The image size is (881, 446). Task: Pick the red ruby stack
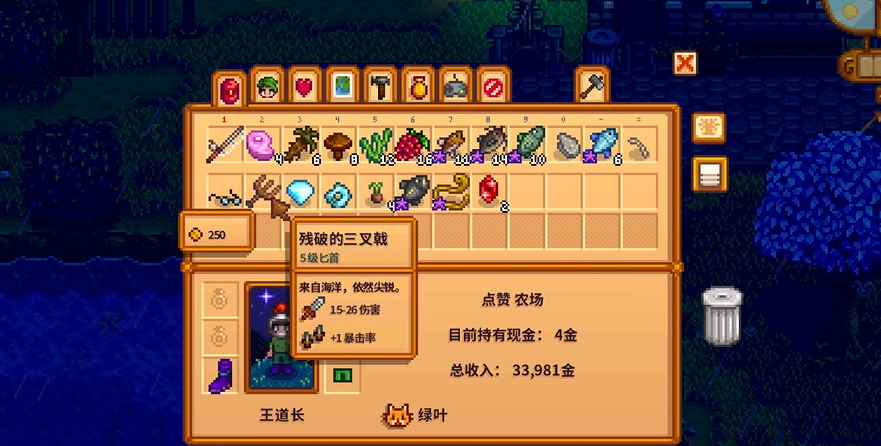(490, 190)
